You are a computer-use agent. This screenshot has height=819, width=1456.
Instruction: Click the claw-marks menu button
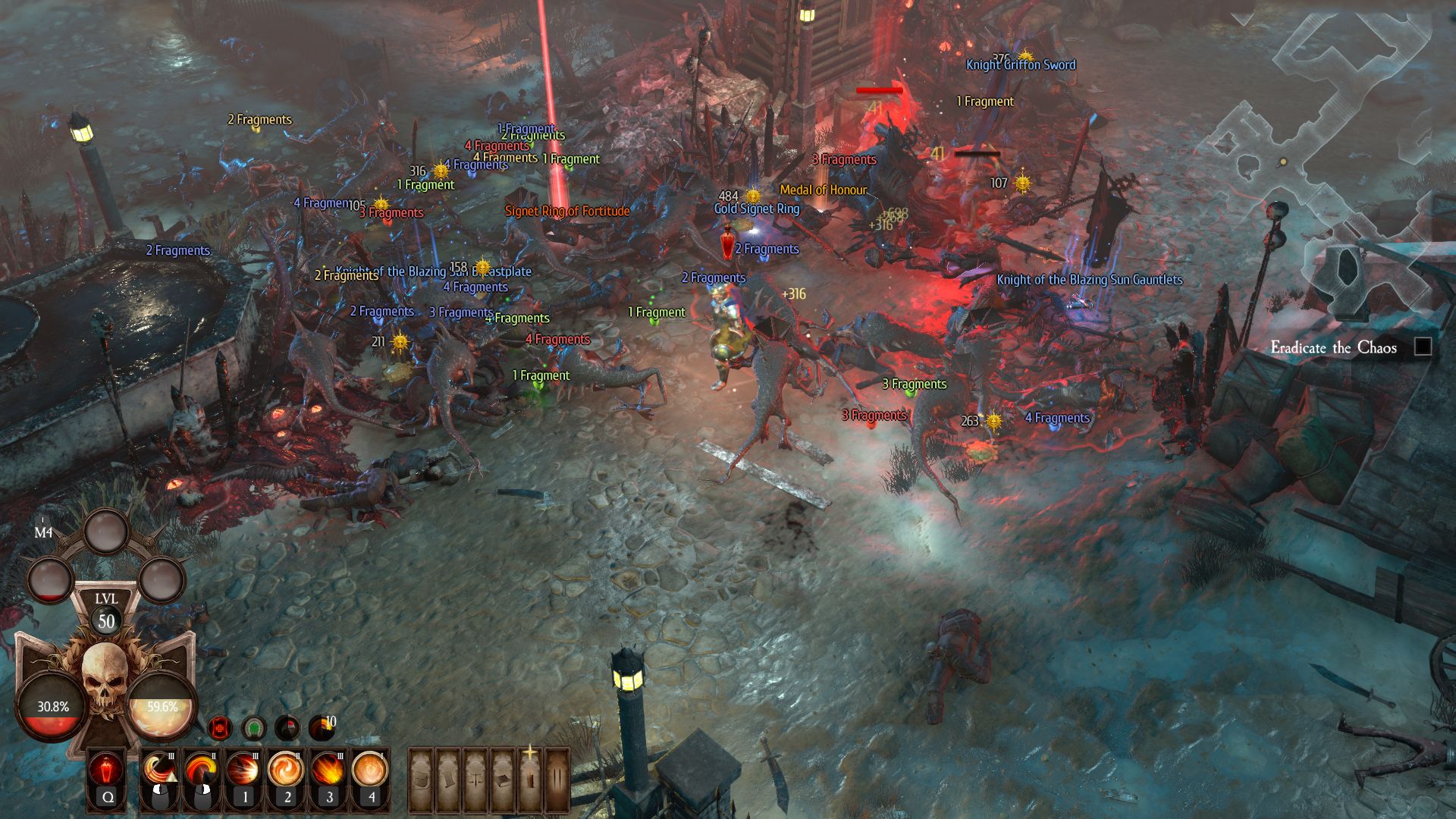557,780
